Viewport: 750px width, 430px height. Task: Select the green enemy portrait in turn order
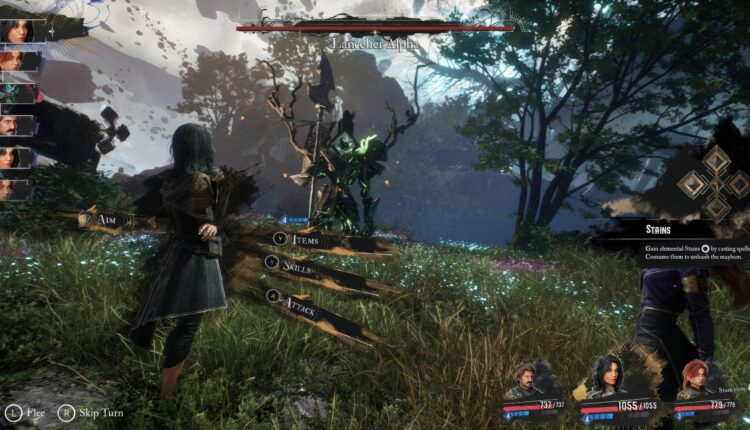pyautogui.click(x=17, y=94)
